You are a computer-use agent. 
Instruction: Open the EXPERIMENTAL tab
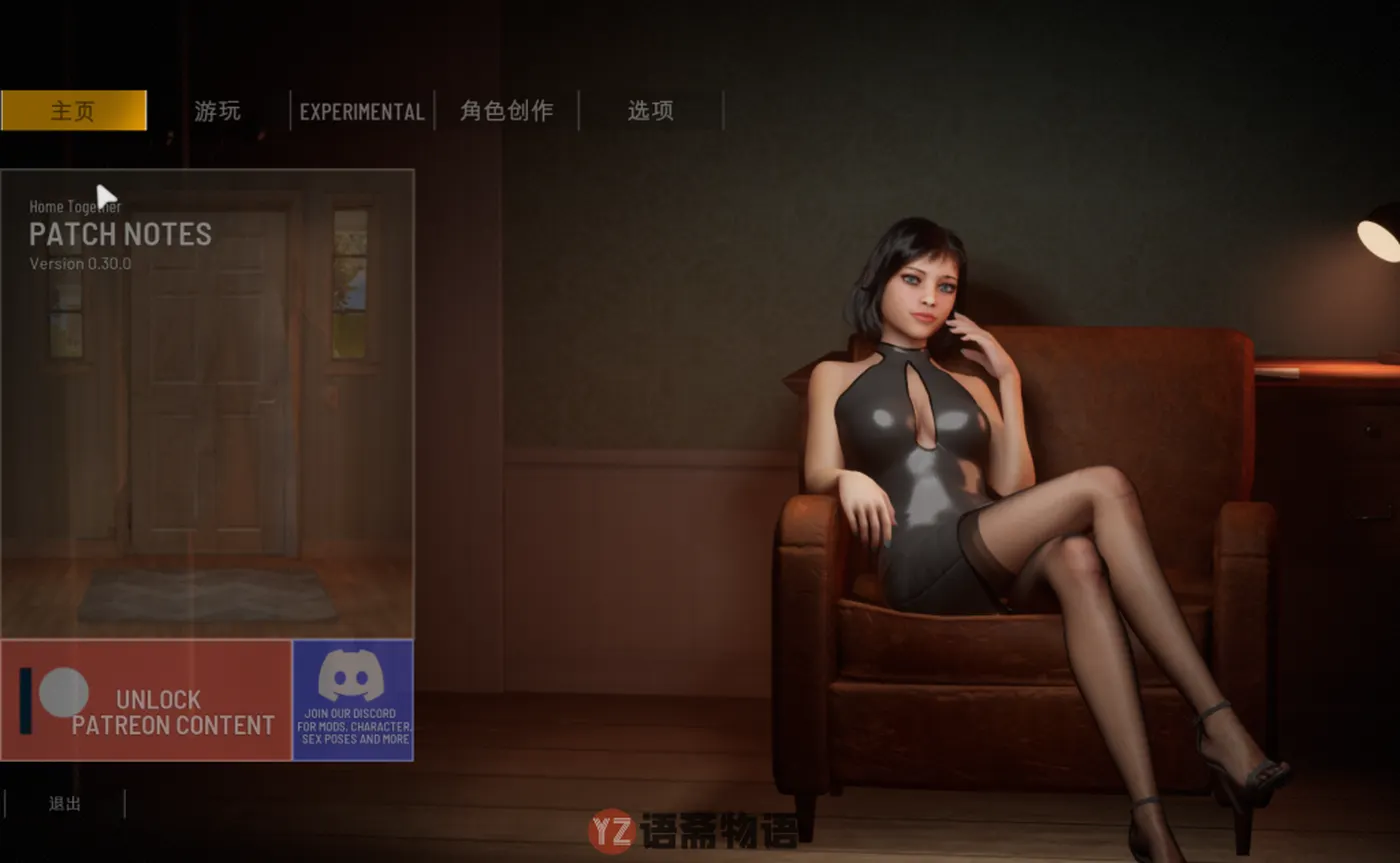tap(362, 111)
